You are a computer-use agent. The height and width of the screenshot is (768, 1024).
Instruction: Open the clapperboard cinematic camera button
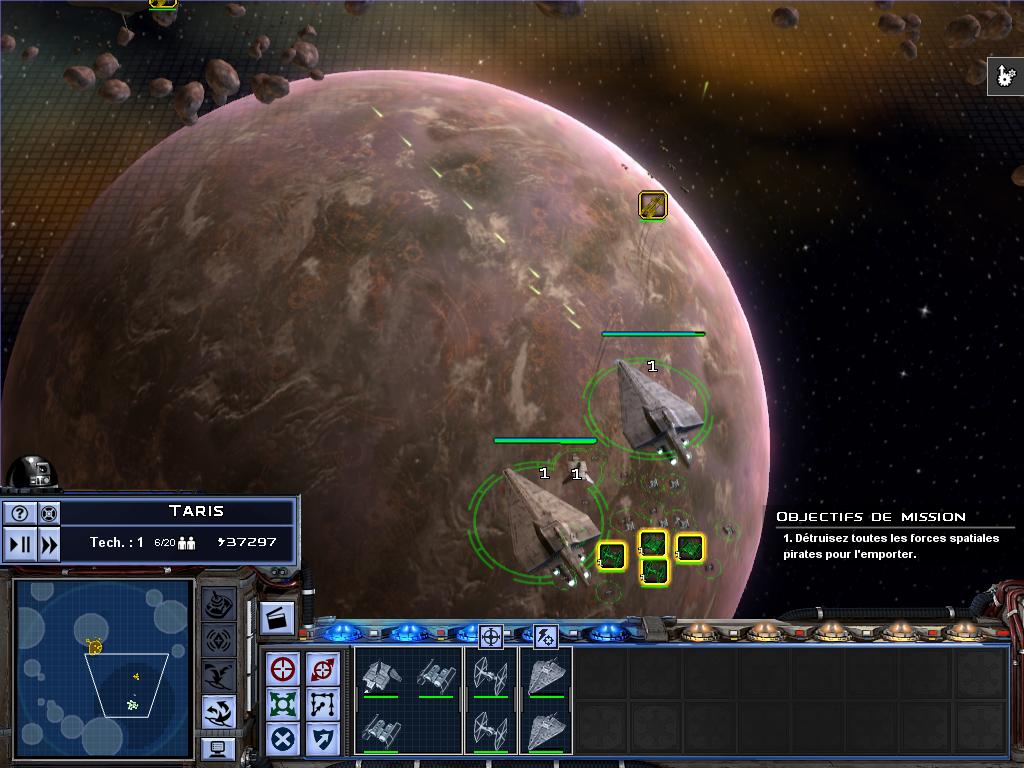(277, 618)
